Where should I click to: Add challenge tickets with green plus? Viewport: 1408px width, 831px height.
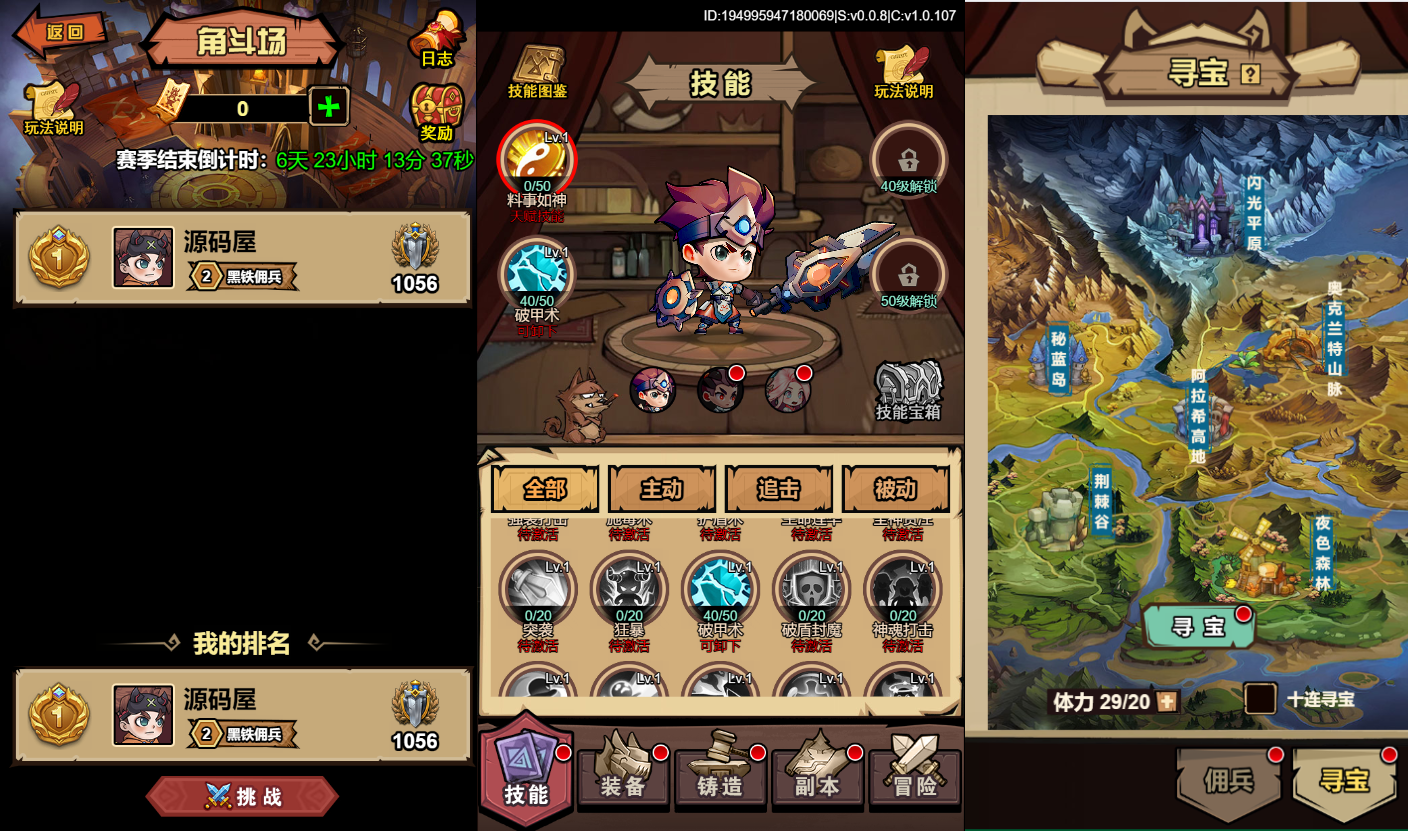click(329, 107)
